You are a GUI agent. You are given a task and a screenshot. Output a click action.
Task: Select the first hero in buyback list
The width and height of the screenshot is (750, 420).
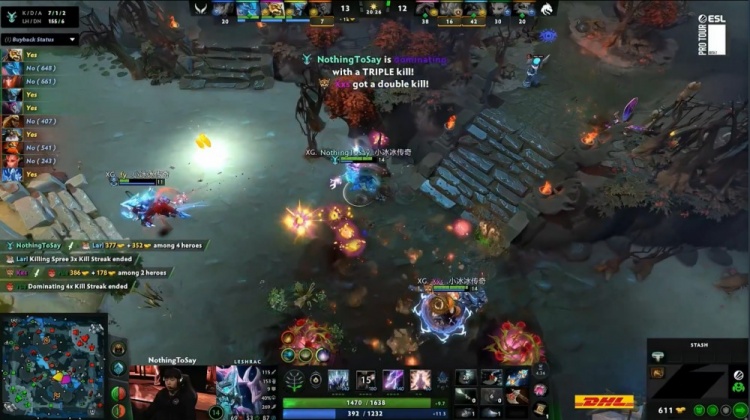click(x=12, y=55)
